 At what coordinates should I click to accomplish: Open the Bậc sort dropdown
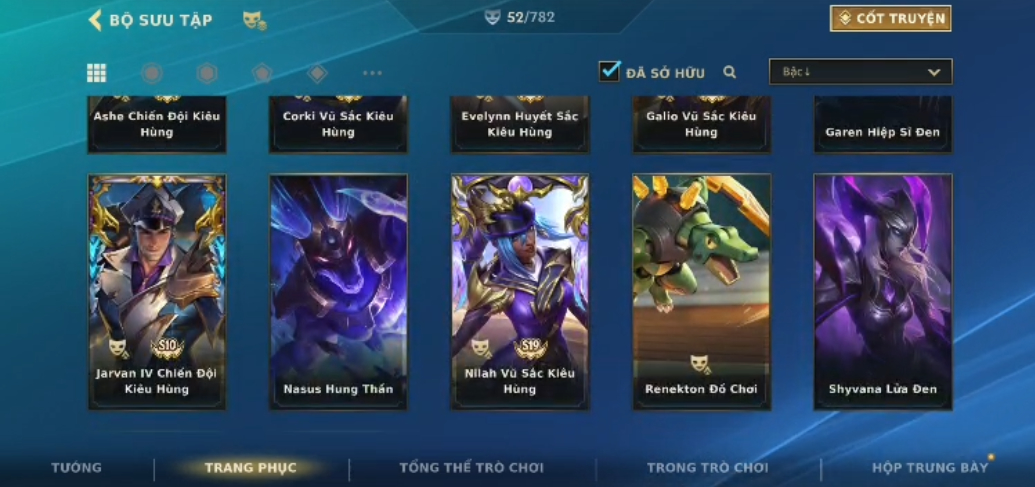pyautogui.click(x=860, y=72)
